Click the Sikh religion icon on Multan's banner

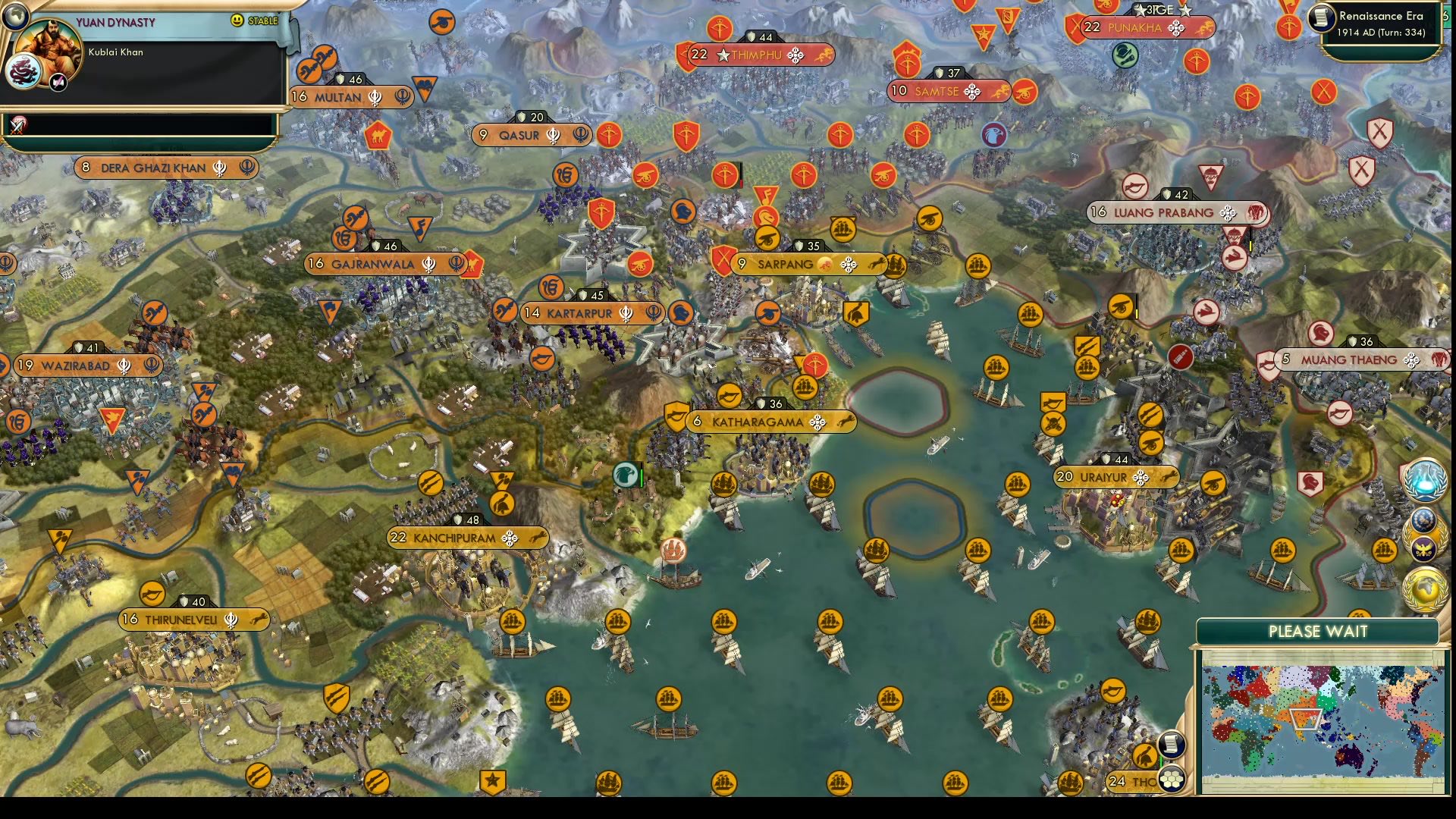[x=375, y=98]
